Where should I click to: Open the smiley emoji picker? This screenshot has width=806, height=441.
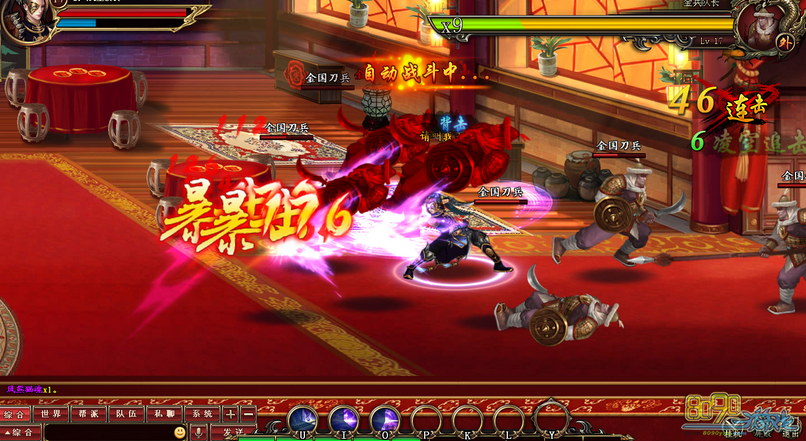(181, 432)
